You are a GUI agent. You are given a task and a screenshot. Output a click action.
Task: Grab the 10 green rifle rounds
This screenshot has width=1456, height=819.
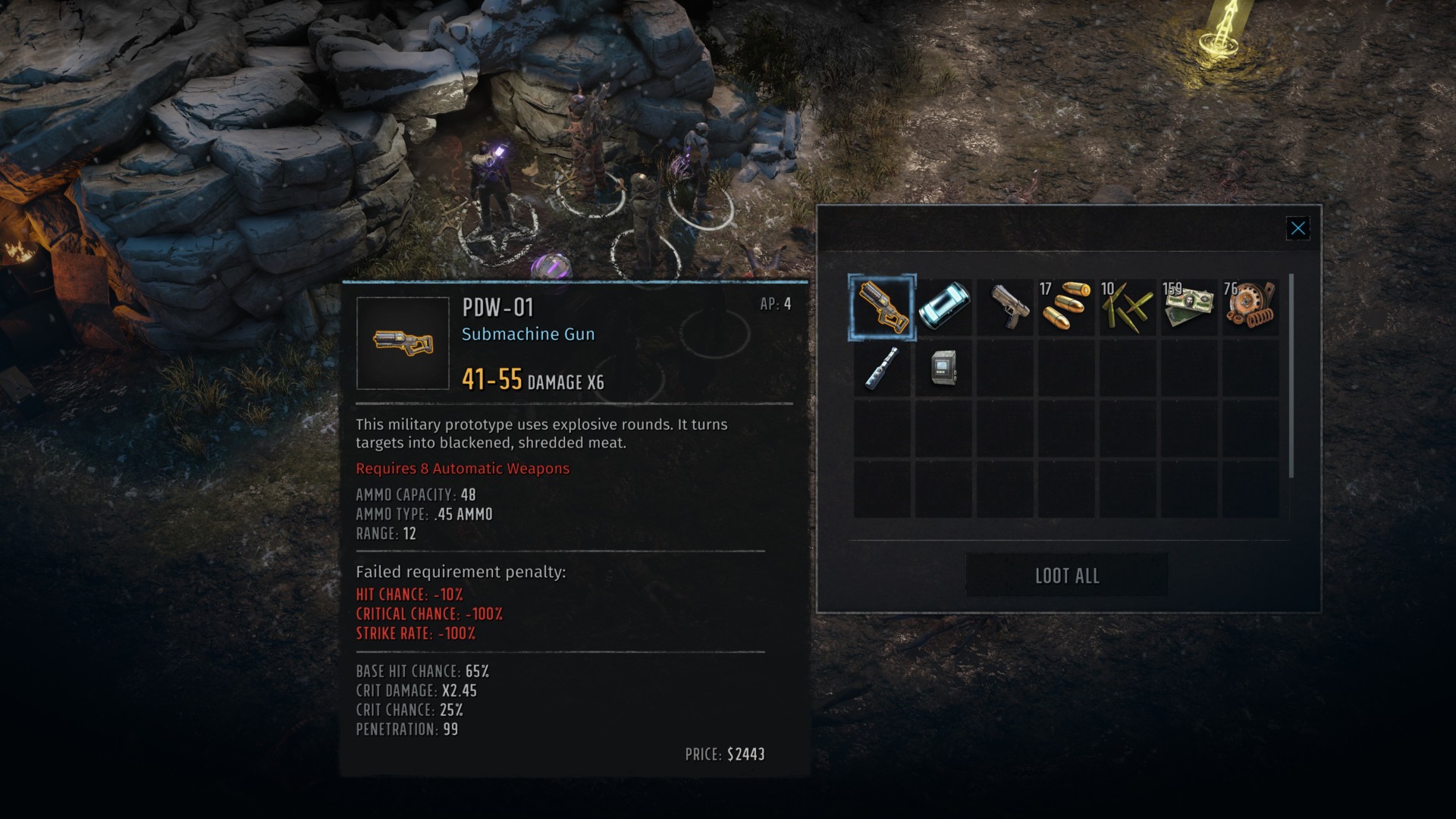[x=1128, y=307]
